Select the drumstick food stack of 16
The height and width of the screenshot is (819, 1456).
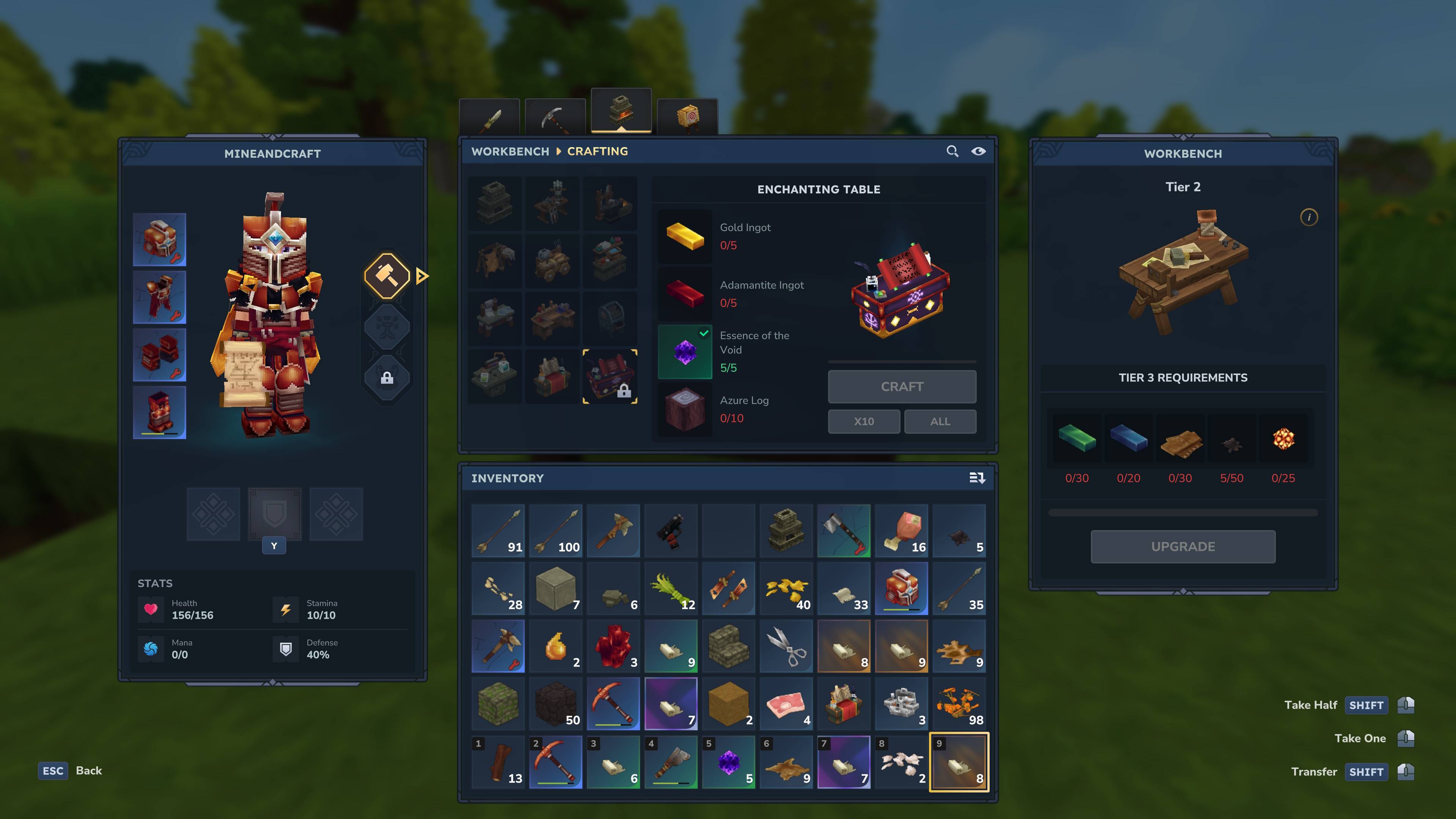(x=902, y=531)
